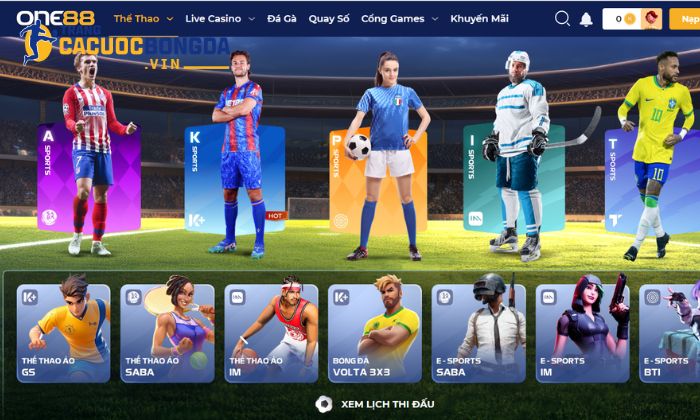
Task: Click the search magnifier icon
Action: click(x=562, y=19)
